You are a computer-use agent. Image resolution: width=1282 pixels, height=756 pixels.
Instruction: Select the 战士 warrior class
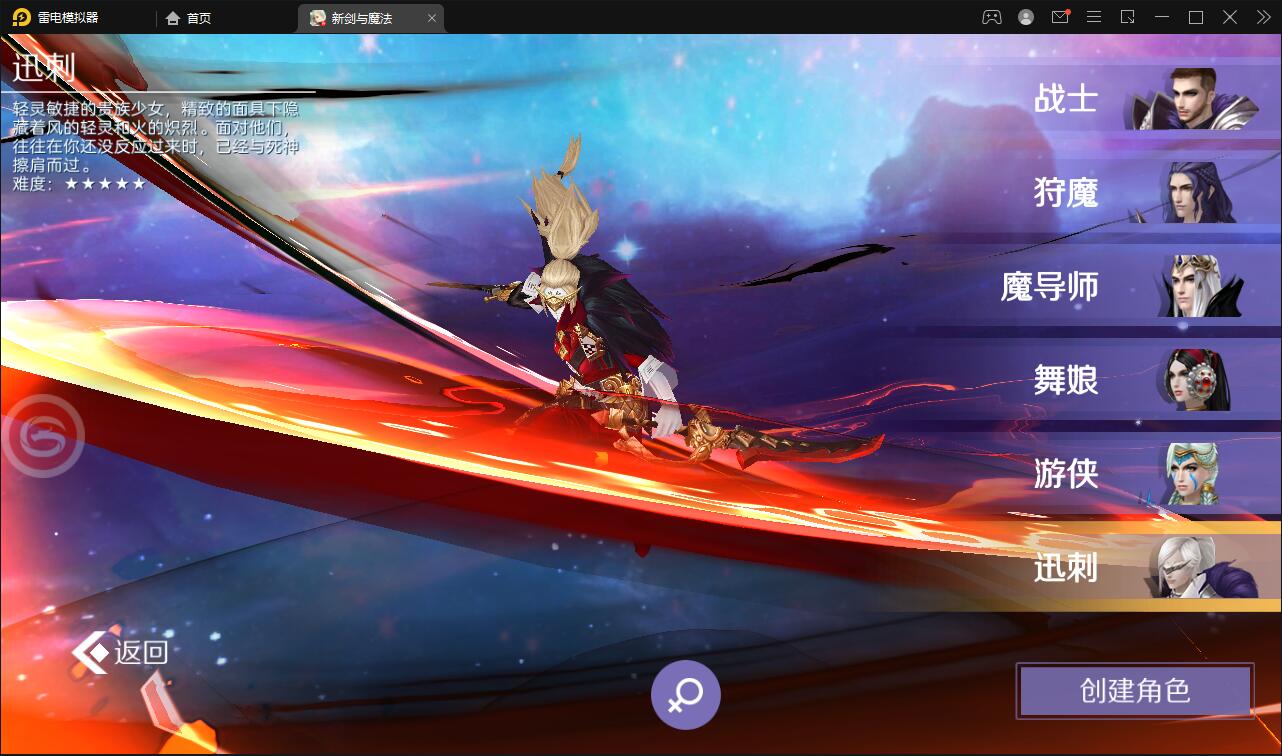click(1066, 98)
